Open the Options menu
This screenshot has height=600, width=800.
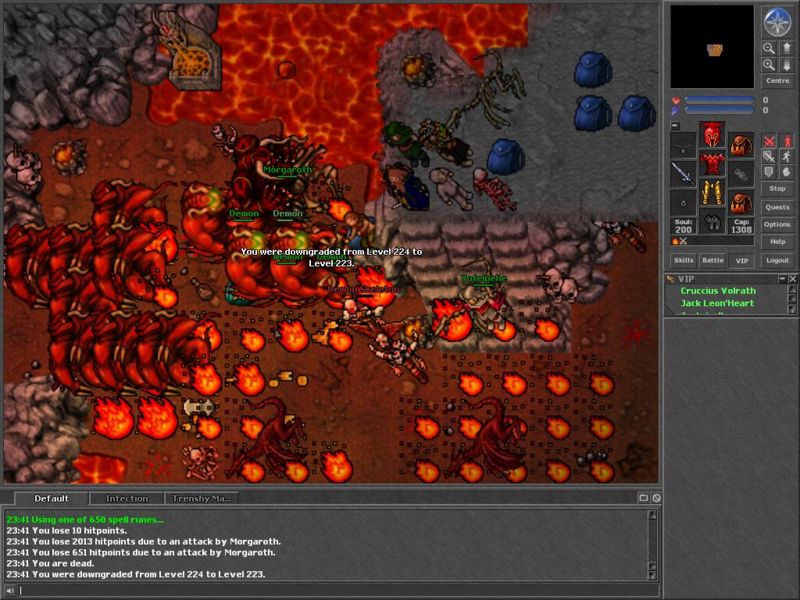pos(777,224)
